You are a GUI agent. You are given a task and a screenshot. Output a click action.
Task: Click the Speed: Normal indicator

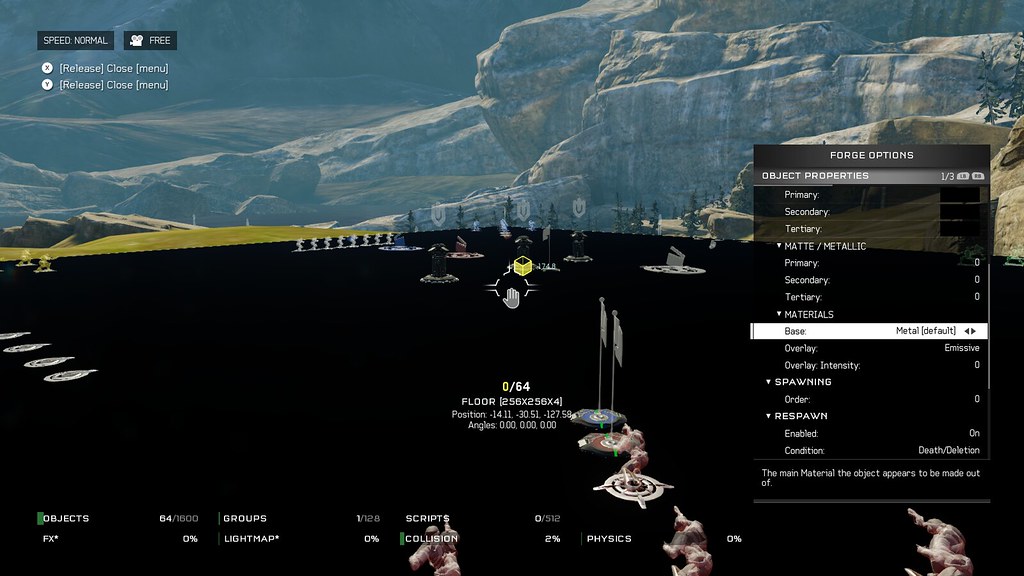pyautogui.click(x=77, y=41)
